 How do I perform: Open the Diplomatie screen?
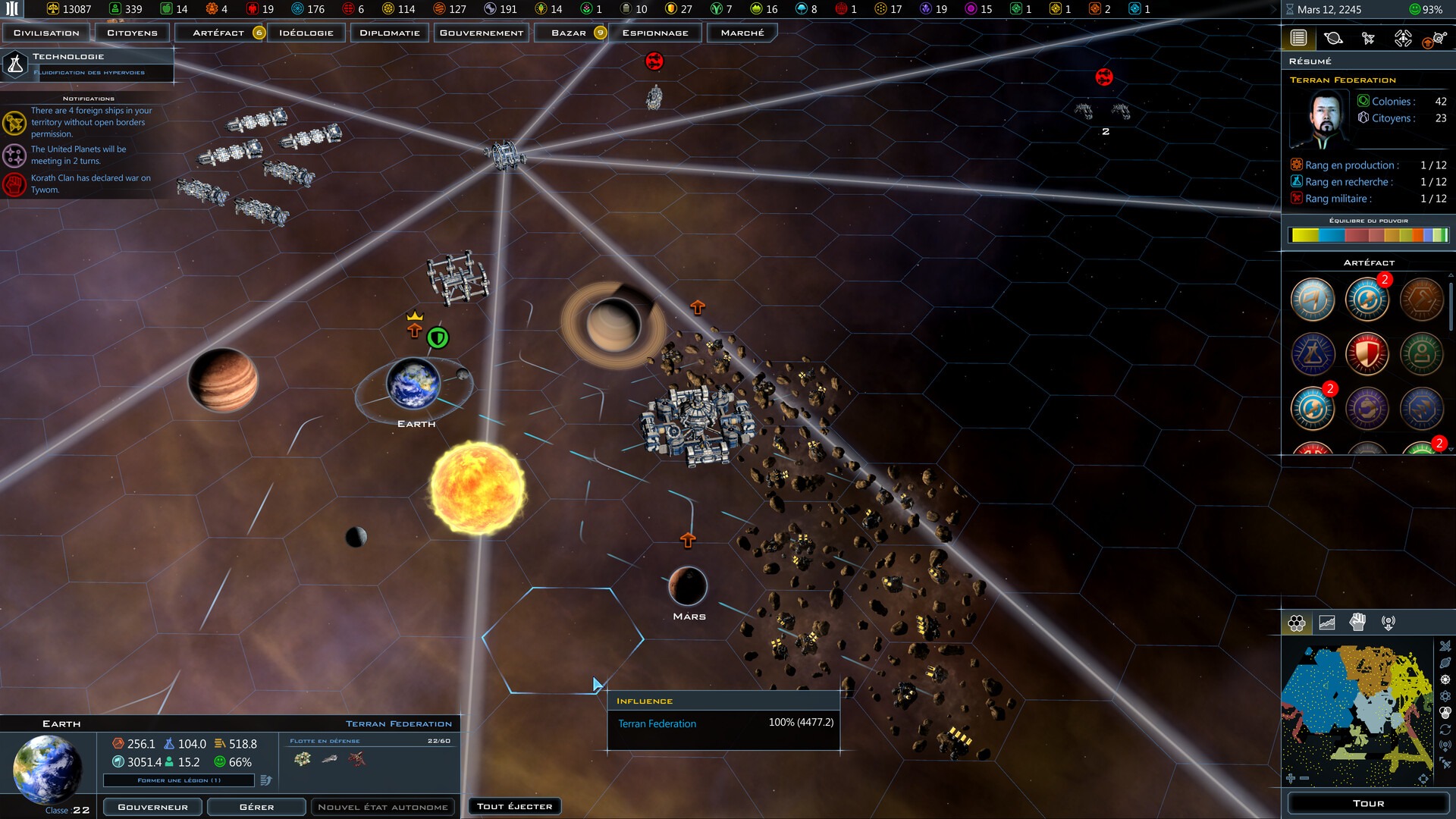pyautogui.click(x=390, y=33)
